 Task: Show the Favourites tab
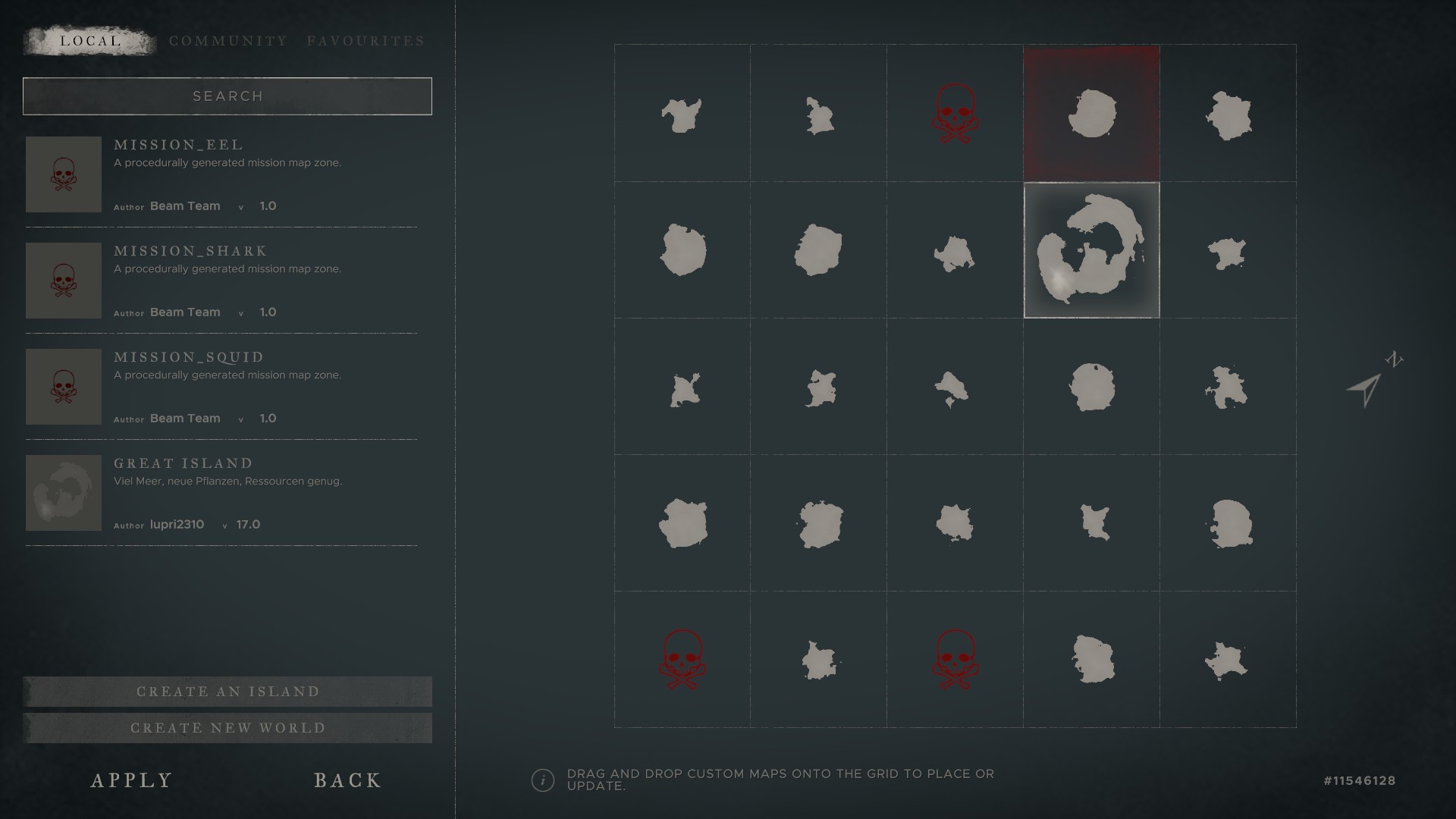click(366, 41)
